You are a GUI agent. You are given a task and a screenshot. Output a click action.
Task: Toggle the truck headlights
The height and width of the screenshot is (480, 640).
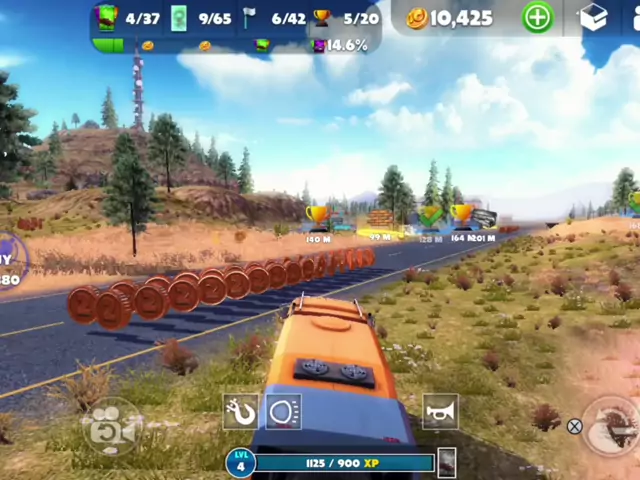284,412
